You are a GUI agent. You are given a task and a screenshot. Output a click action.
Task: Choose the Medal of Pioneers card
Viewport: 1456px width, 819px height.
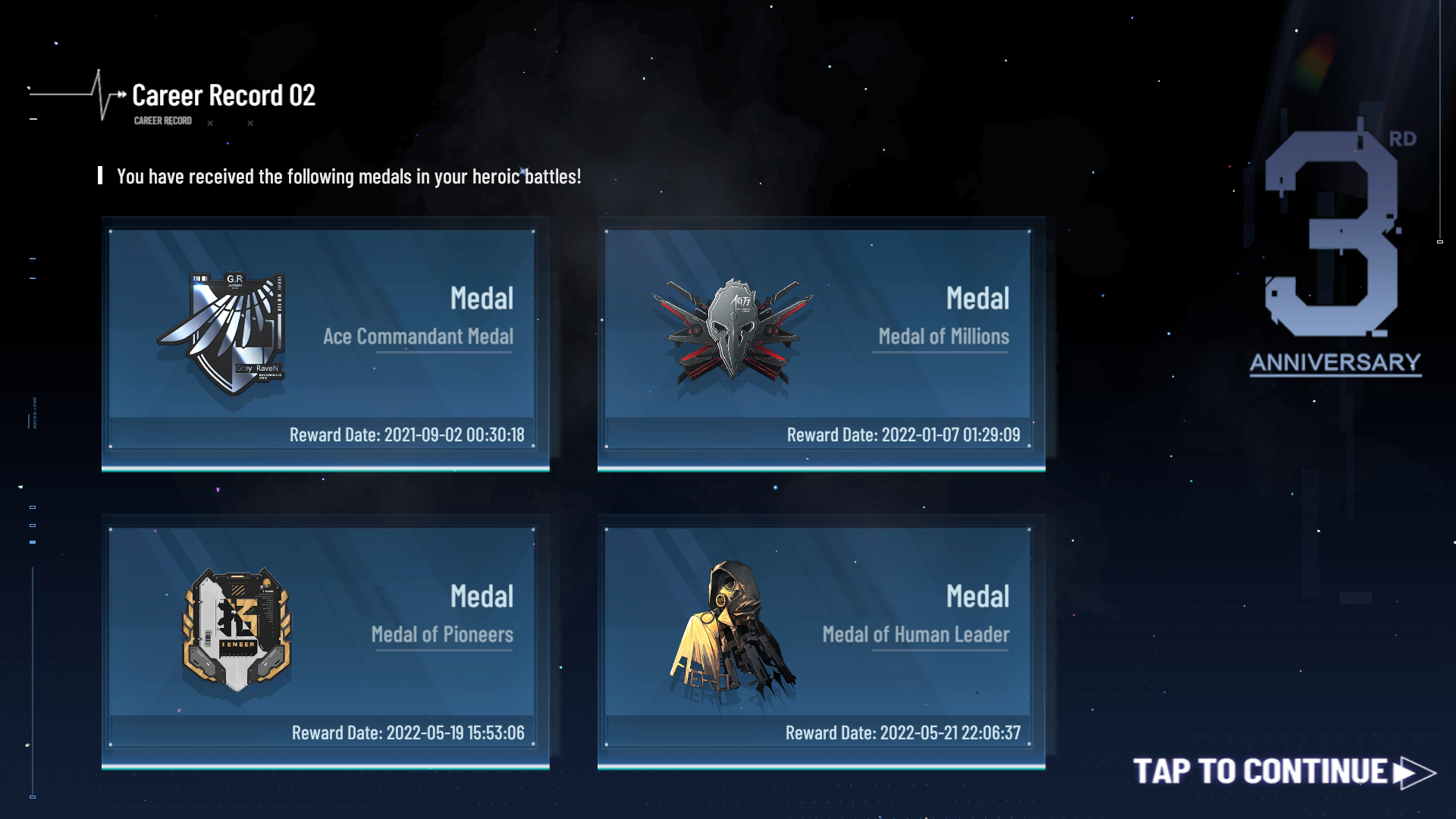coord(325,639)
